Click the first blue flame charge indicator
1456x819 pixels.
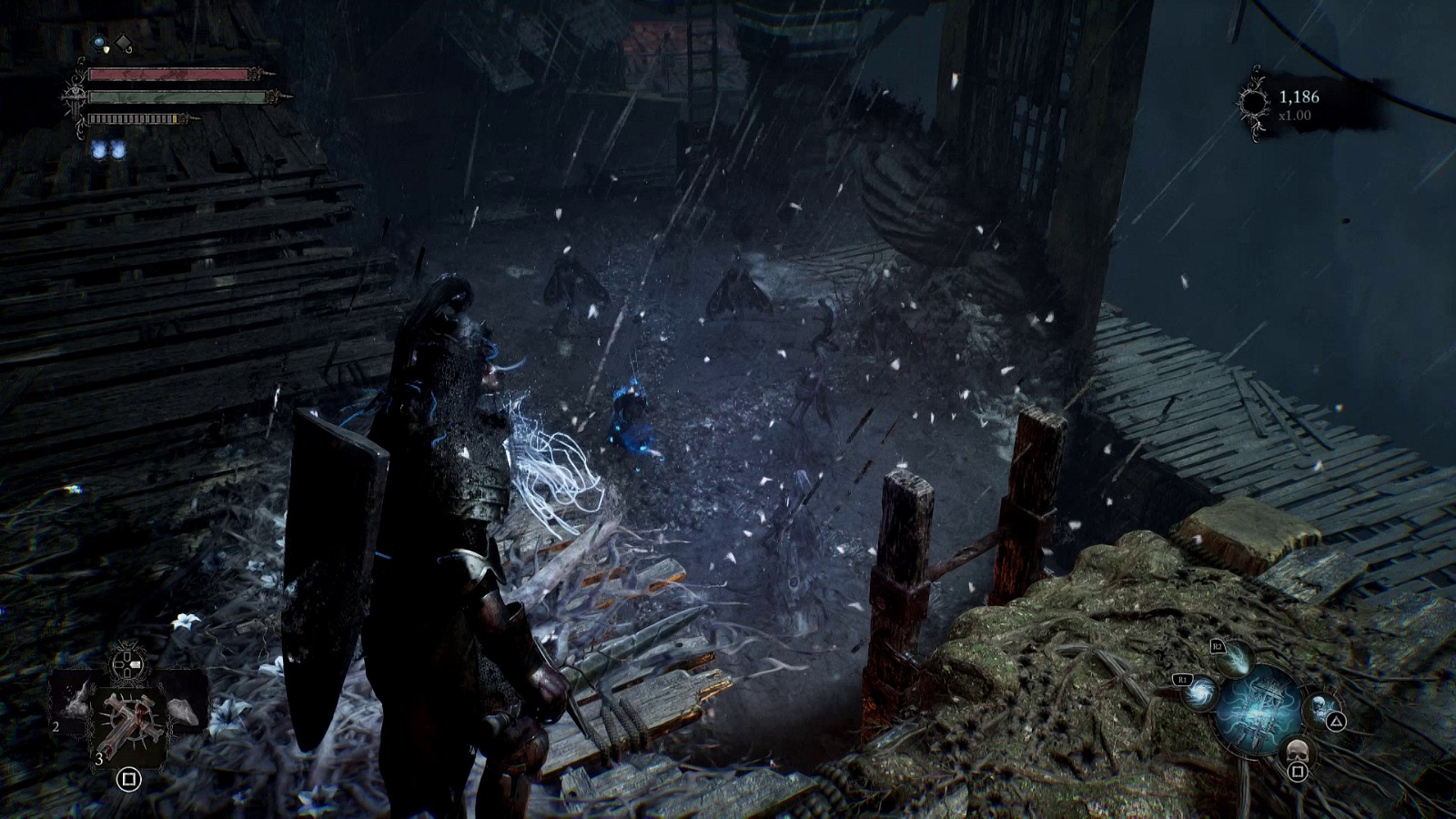pos(97,149)
